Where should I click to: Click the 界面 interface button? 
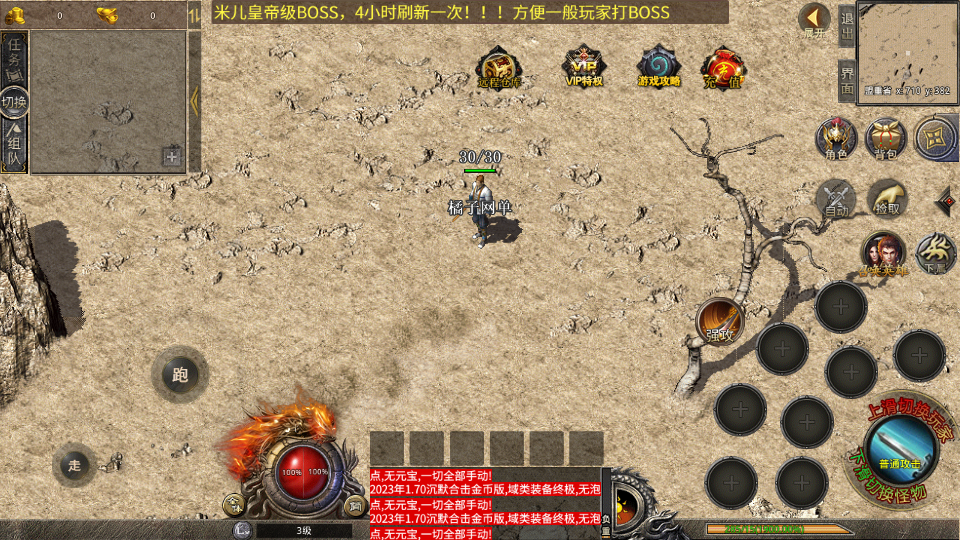(846, 80)
